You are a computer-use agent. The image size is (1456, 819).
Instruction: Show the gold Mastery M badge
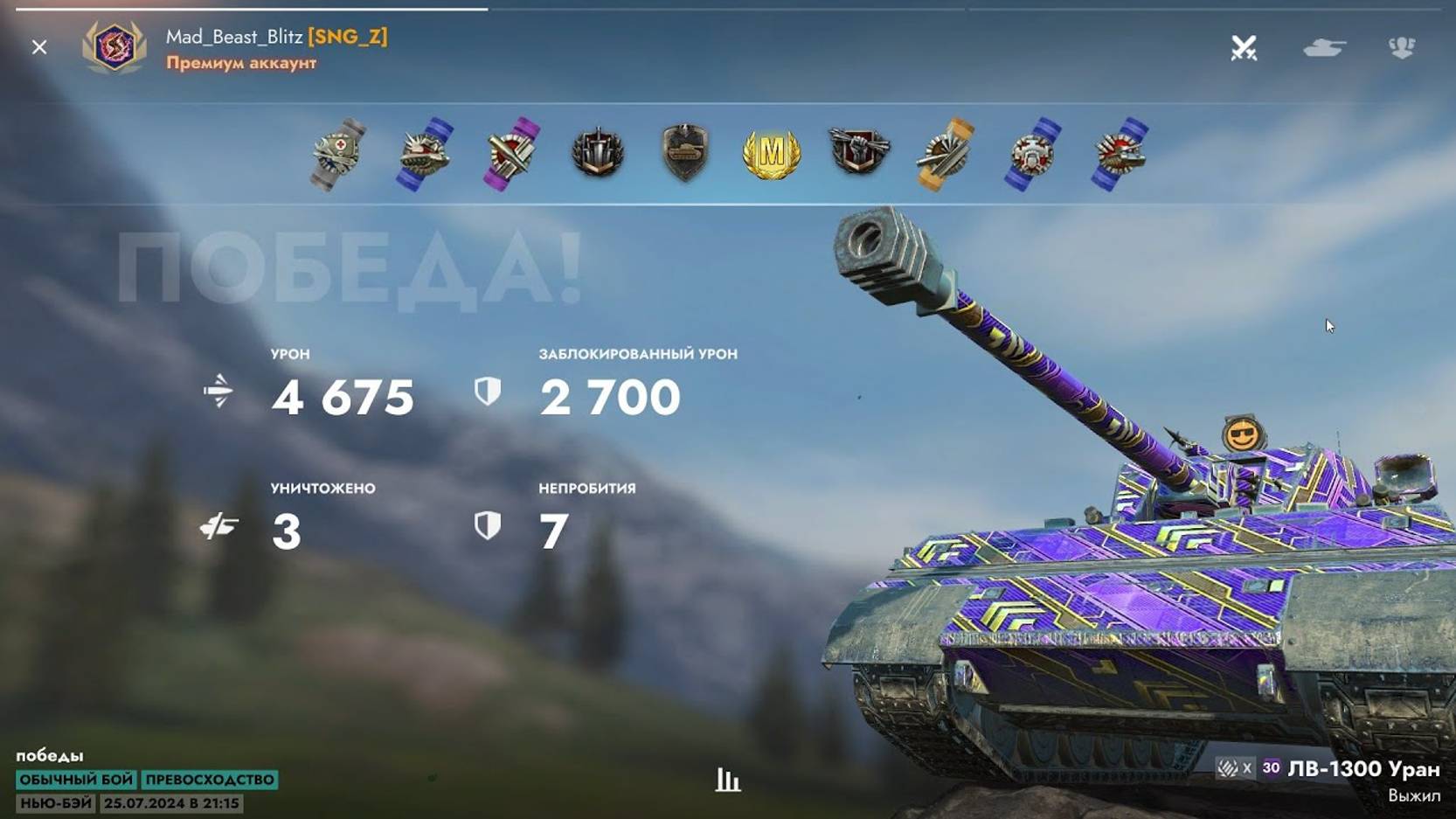771,154
